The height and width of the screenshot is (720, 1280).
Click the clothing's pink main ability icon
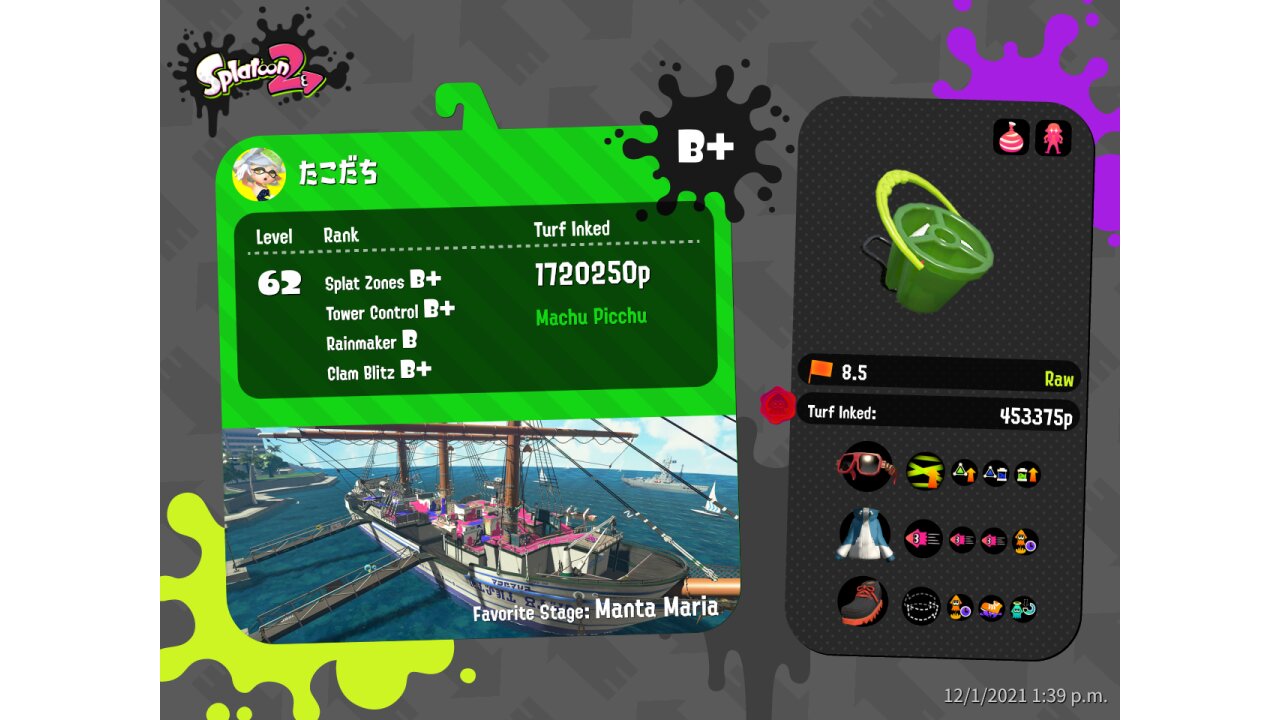(923, 539)
